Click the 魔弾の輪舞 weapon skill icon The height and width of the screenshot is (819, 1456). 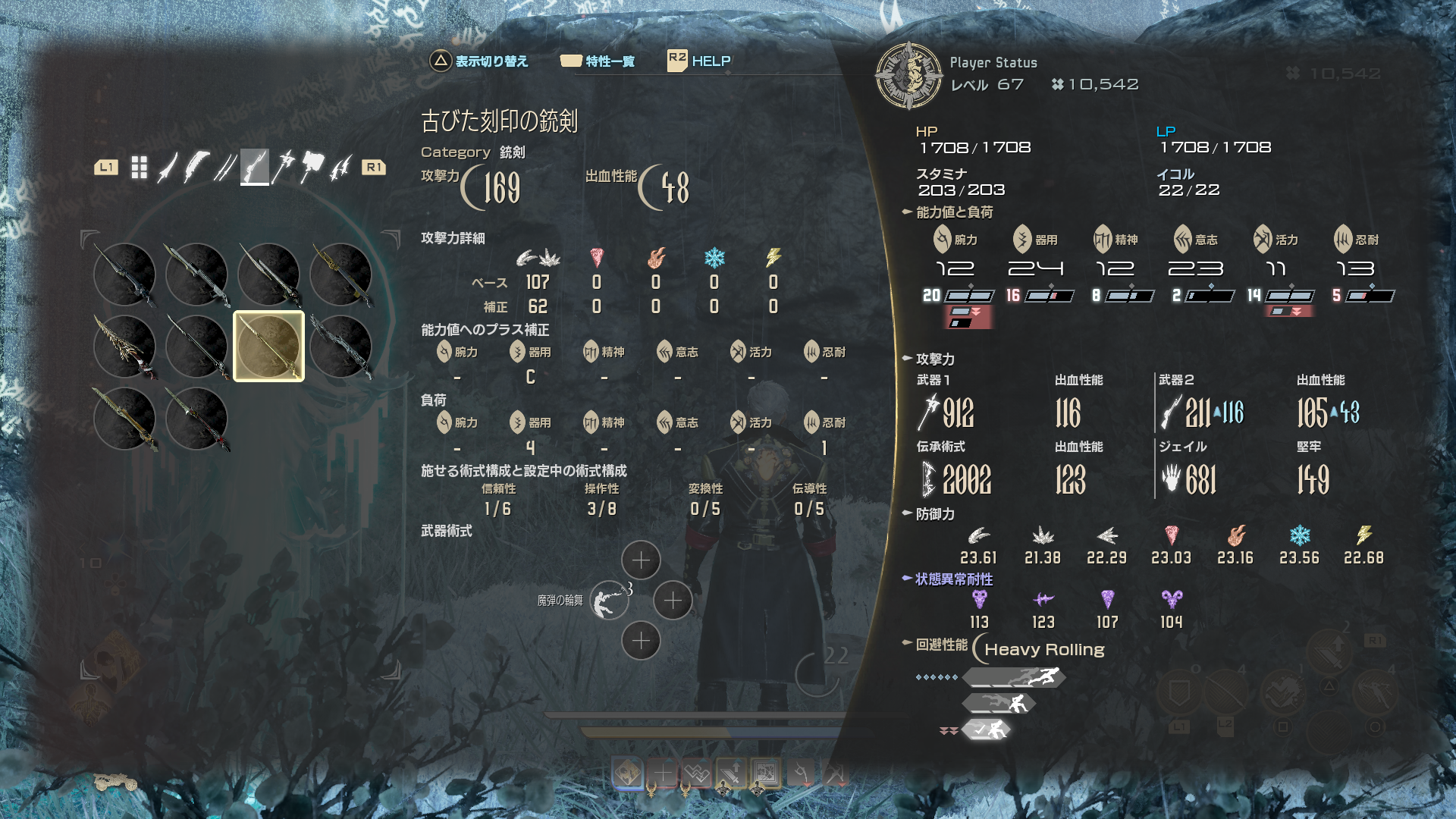[609, 601]
